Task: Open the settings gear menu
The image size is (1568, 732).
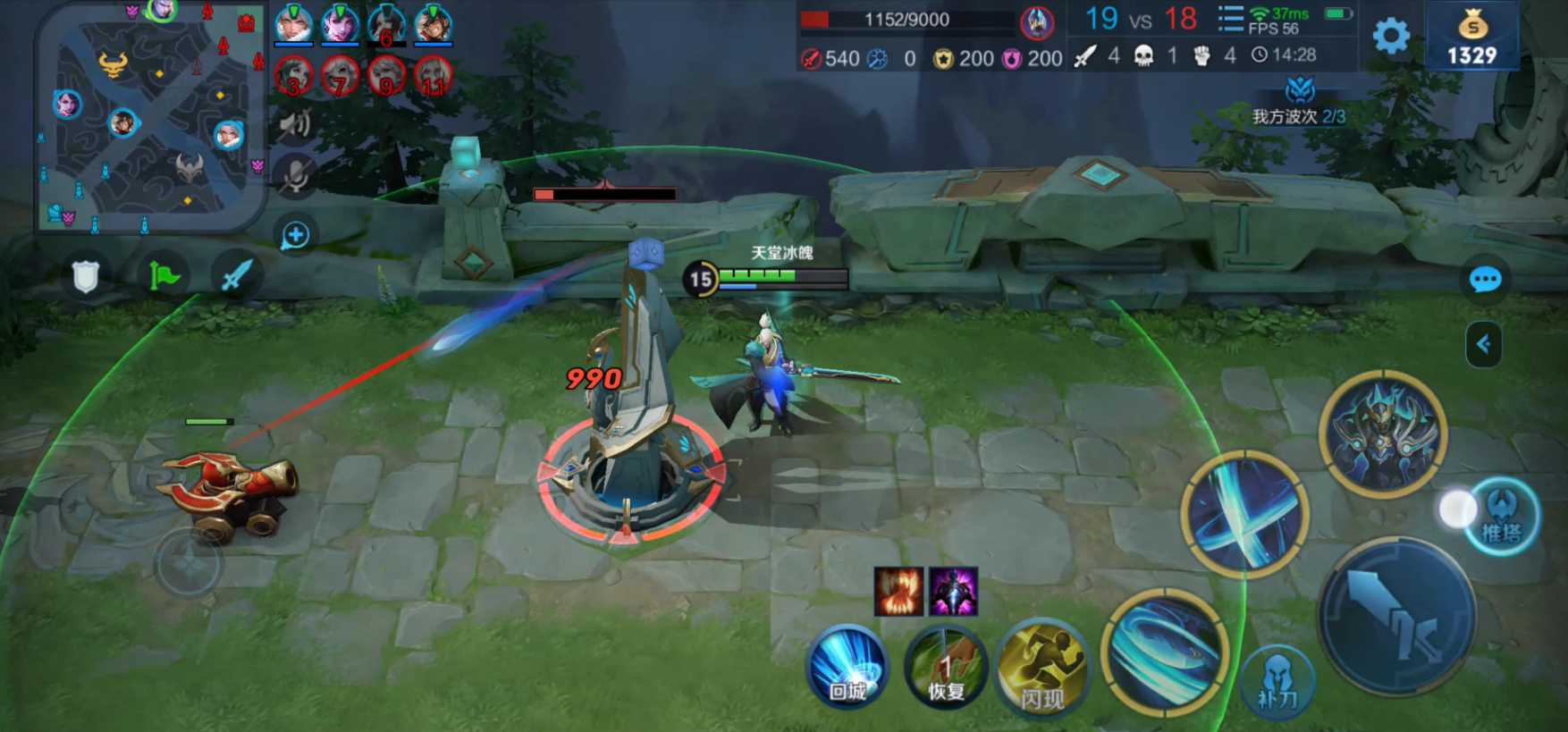Action: click(x=1391, y=37)
